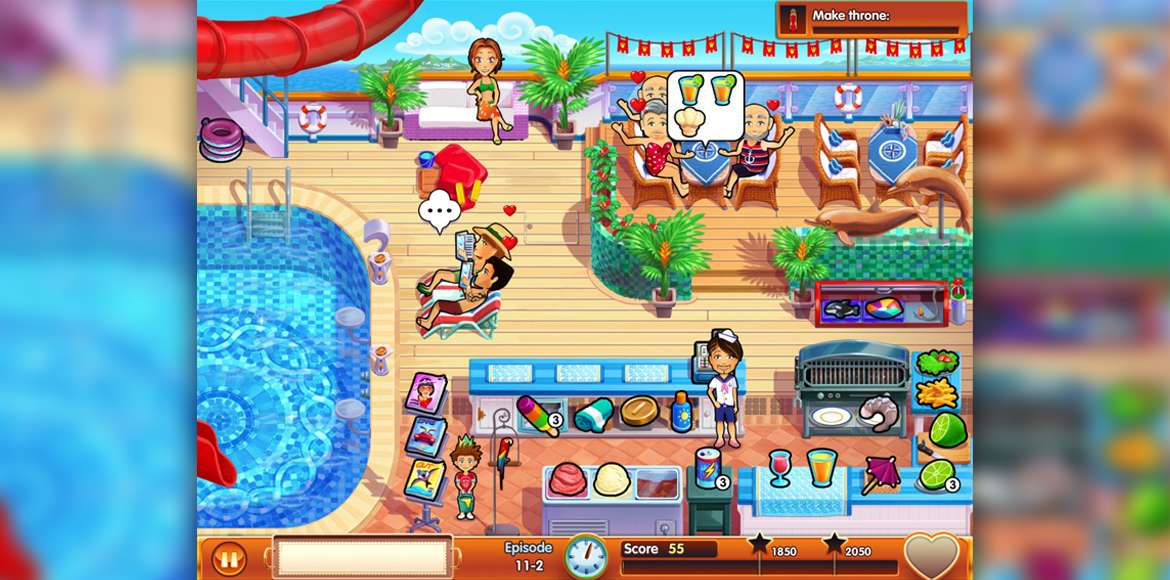The height and width of the screenshot is (580, 1170).
Task: Grab the rolled teal towel
Action: click(x=593, y=413)
